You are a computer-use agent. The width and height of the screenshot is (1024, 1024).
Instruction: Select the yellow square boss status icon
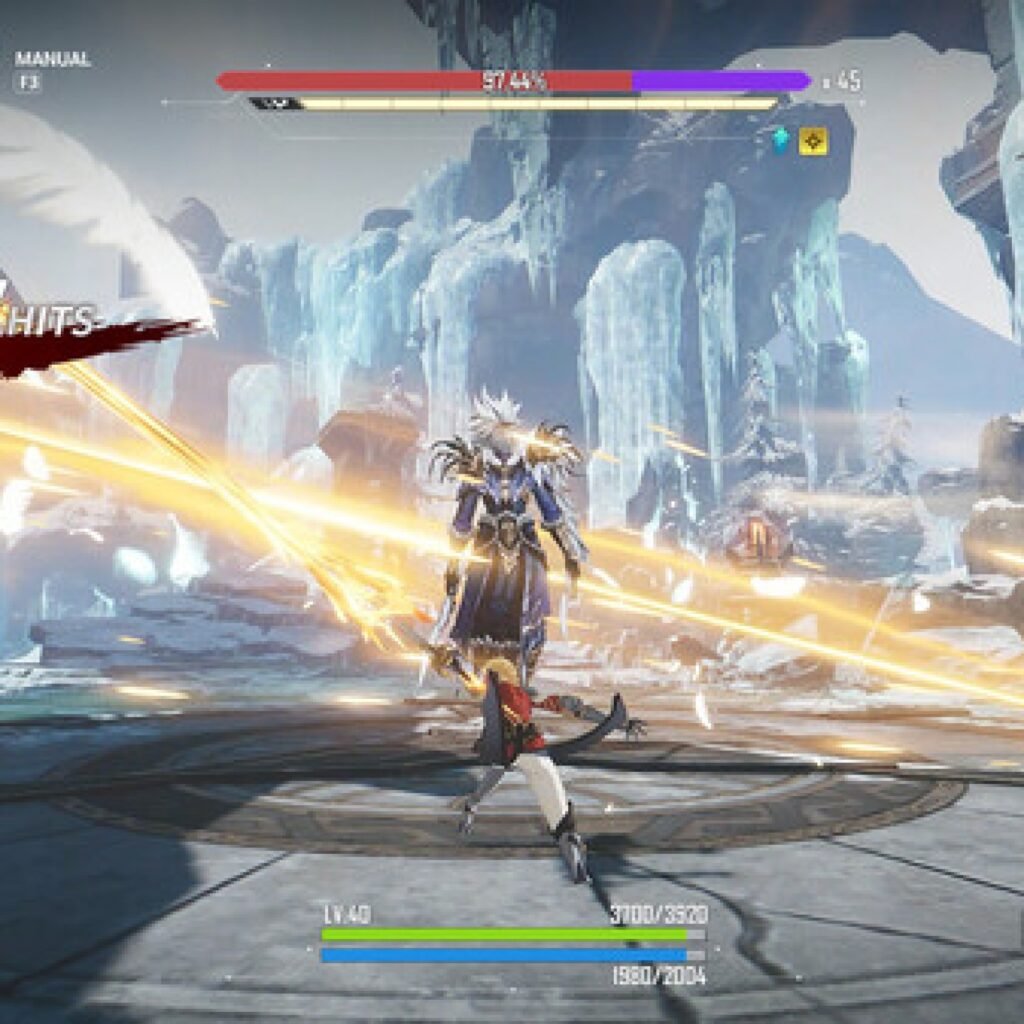[x=813, y=141]
